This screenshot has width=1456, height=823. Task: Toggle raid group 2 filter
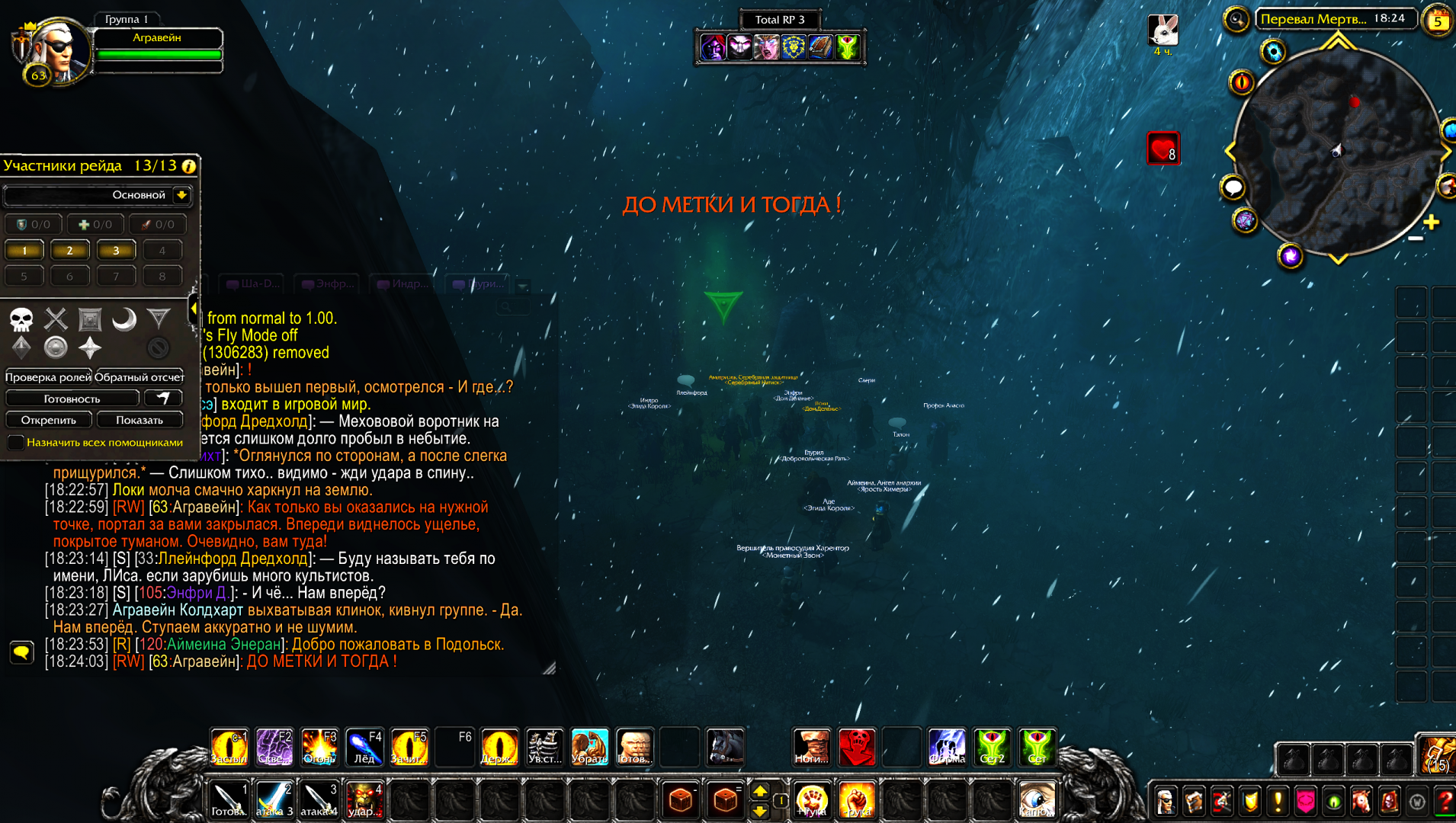coord(70,250)
